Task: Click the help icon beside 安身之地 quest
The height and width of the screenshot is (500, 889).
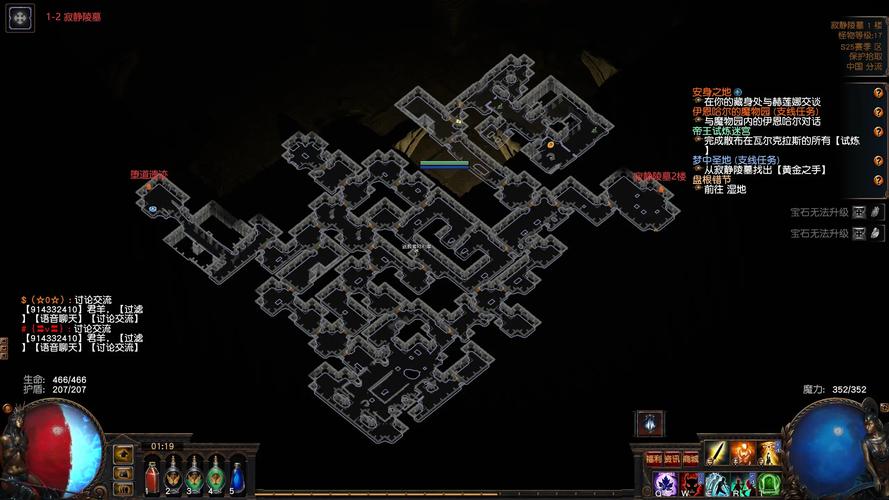Action: click(878, 93)
